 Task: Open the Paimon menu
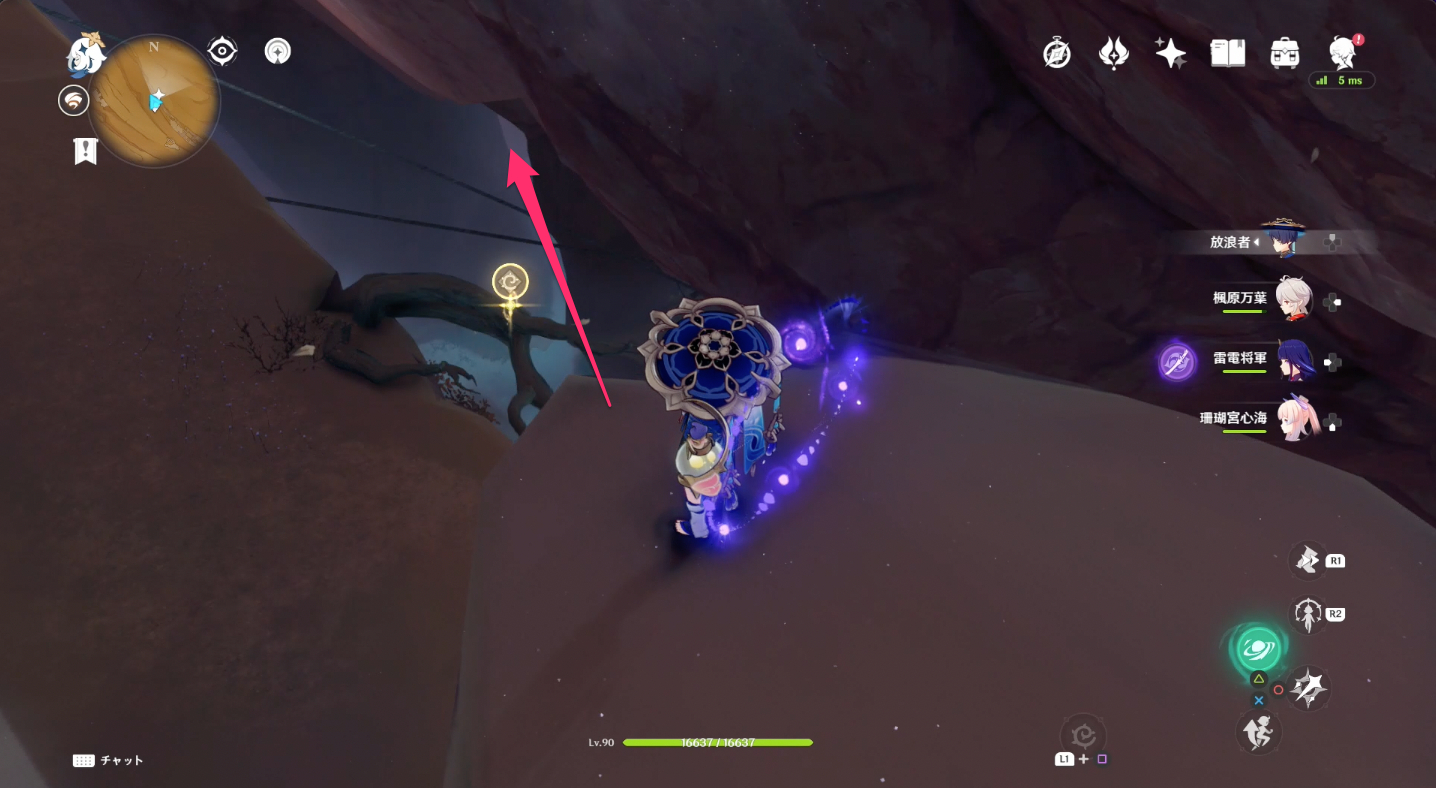(87, 53)
